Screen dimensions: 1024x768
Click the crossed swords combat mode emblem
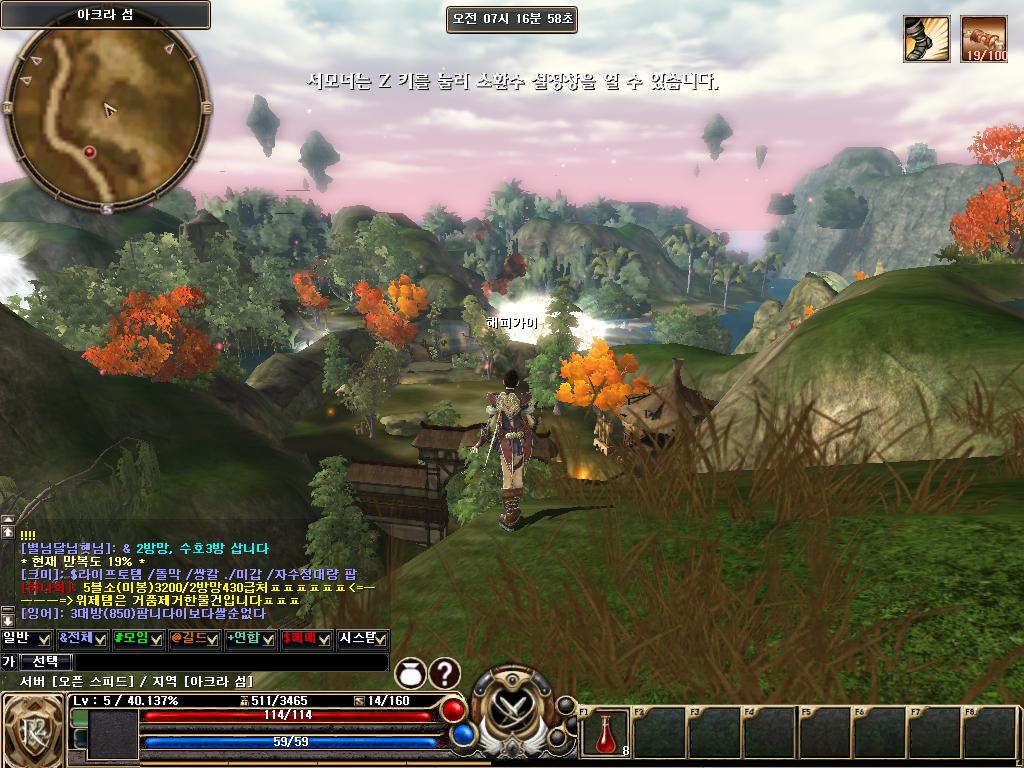512,711
